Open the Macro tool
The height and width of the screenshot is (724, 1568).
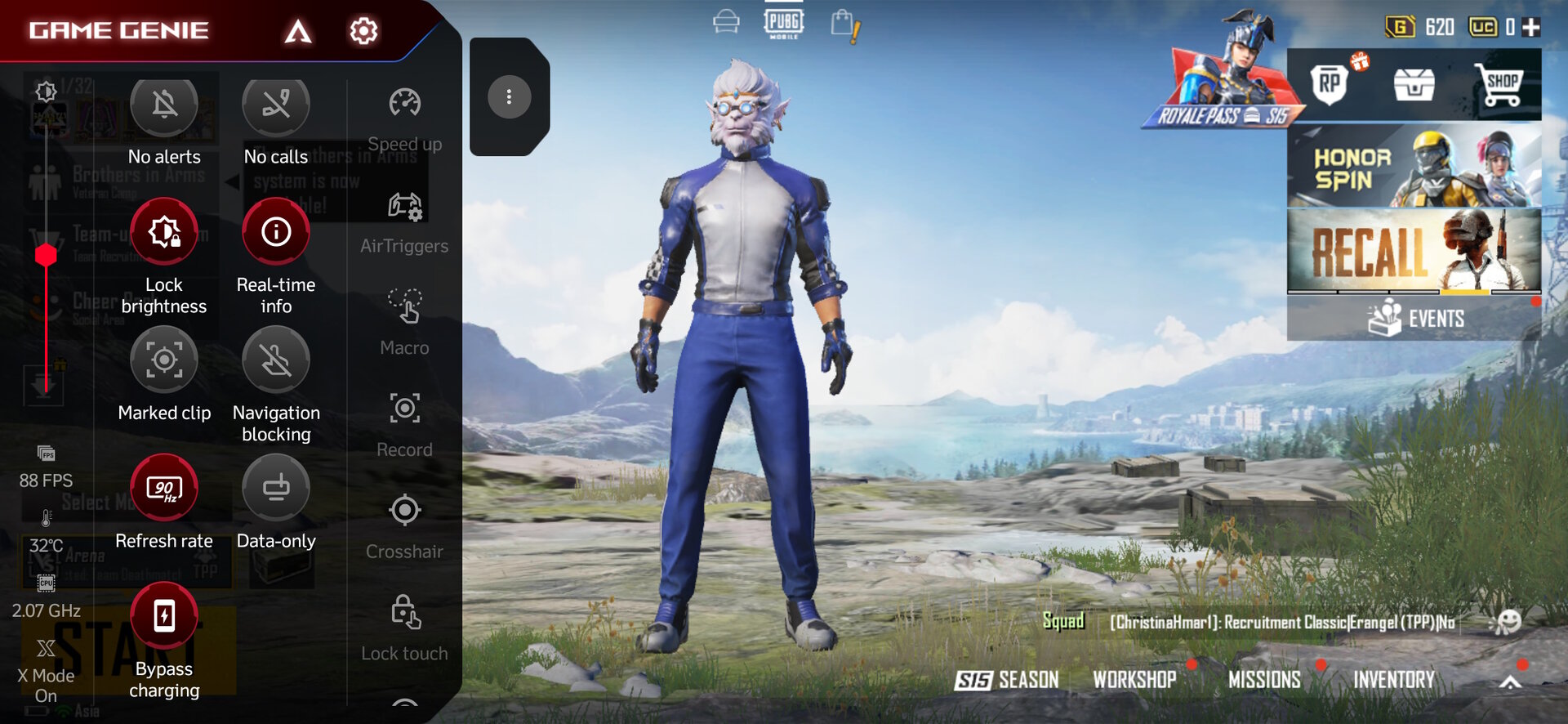(x=404, y=307)
